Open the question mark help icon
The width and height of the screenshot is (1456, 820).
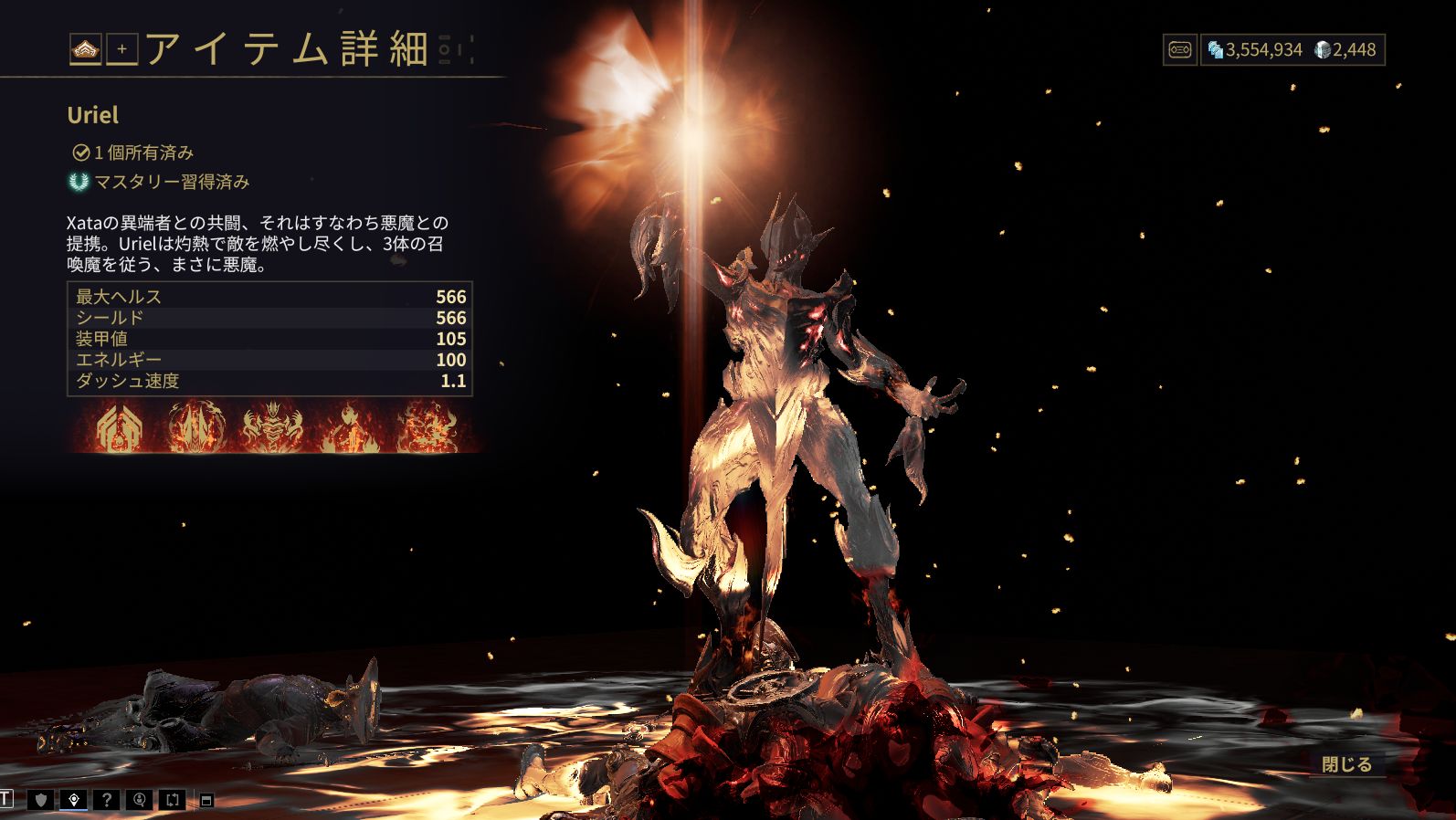[107, 800]
